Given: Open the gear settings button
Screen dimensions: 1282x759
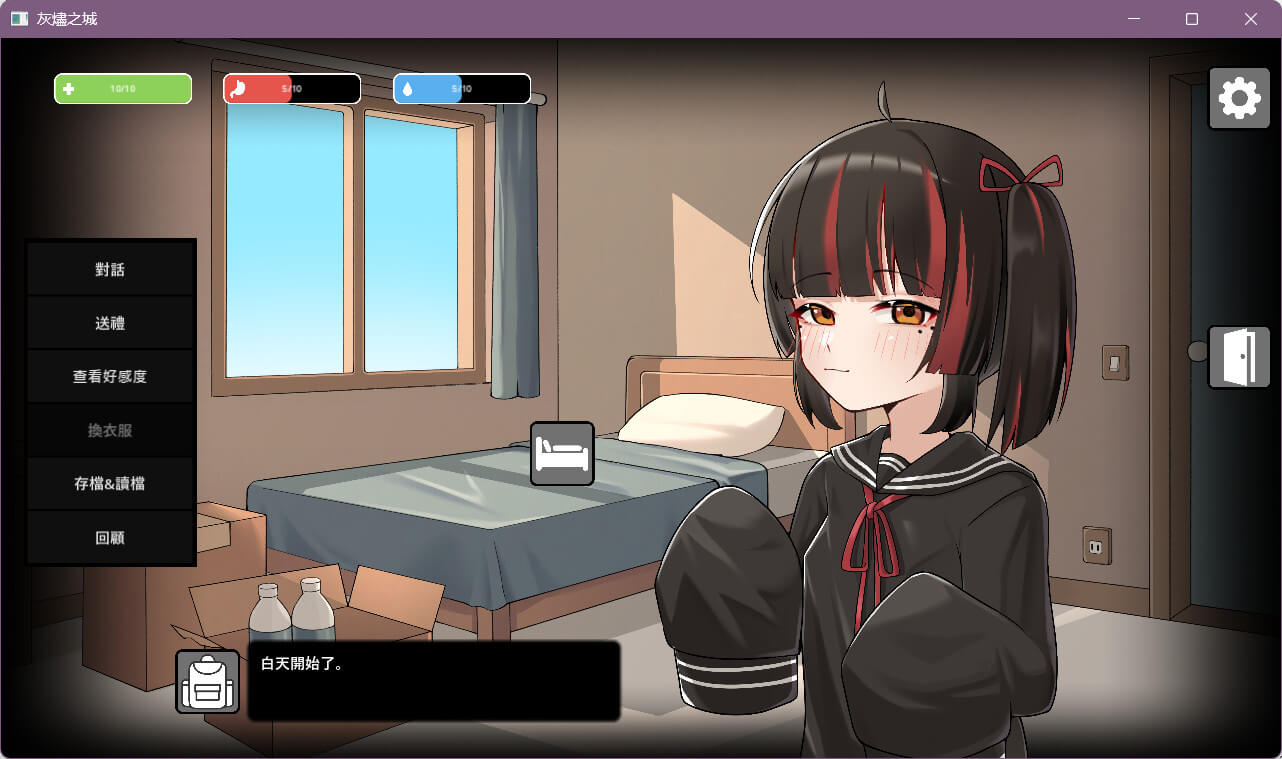Looking at the screenshot, I should [x=1239, y=98].
